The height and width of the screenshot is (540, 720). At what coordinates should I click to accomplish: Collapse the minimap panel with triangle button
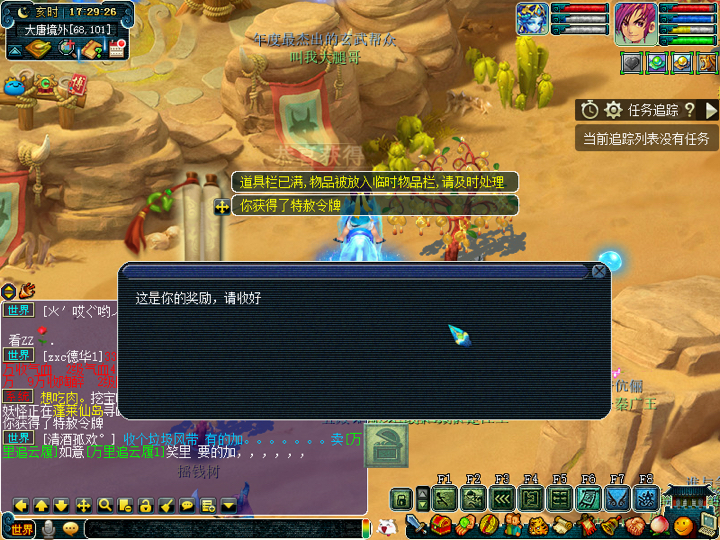[x=15, y=50]
